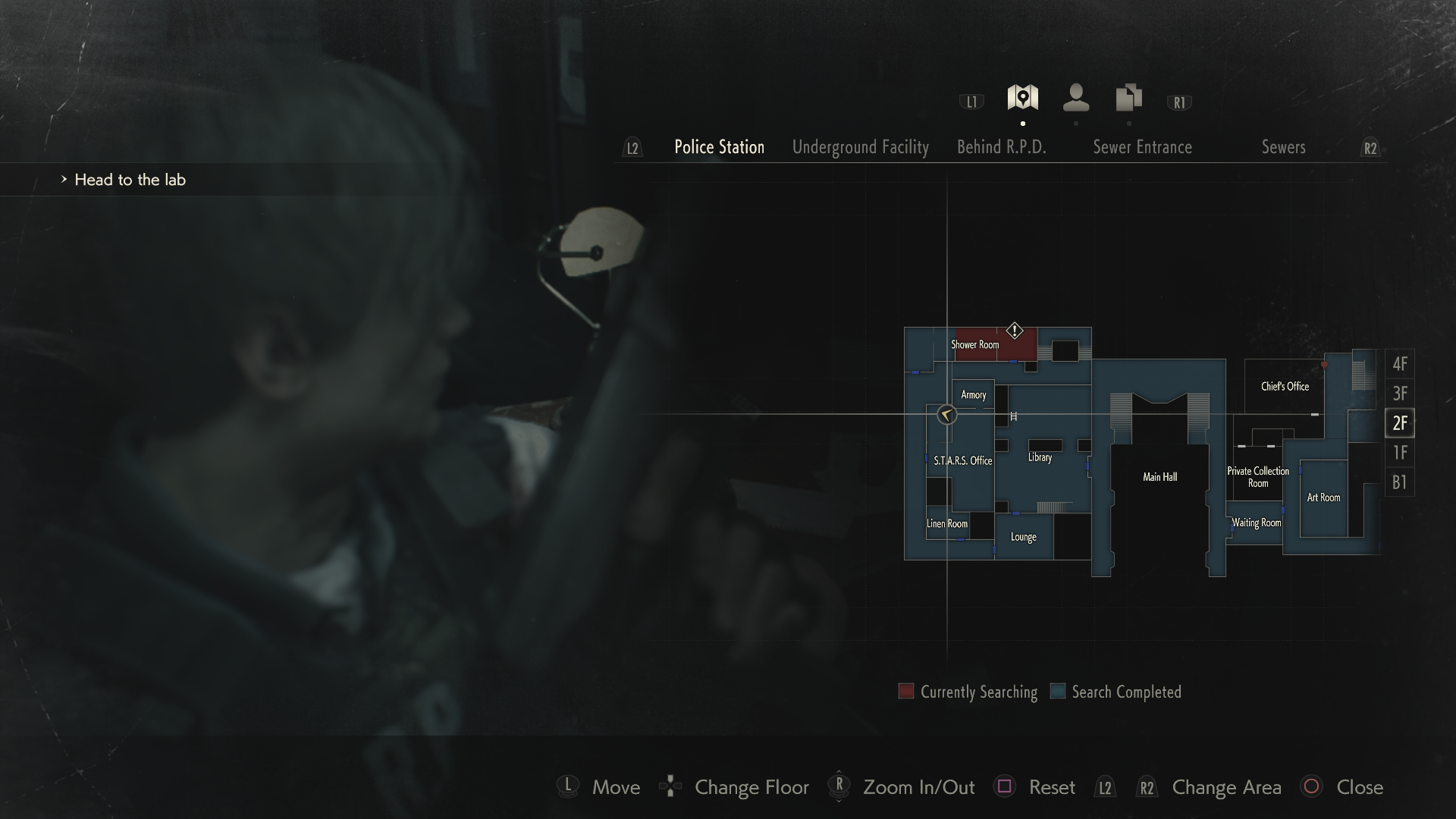Screen dimensions: 1456x819
Task: Click the Change Floor d-pad control
Action: (670, 787)
